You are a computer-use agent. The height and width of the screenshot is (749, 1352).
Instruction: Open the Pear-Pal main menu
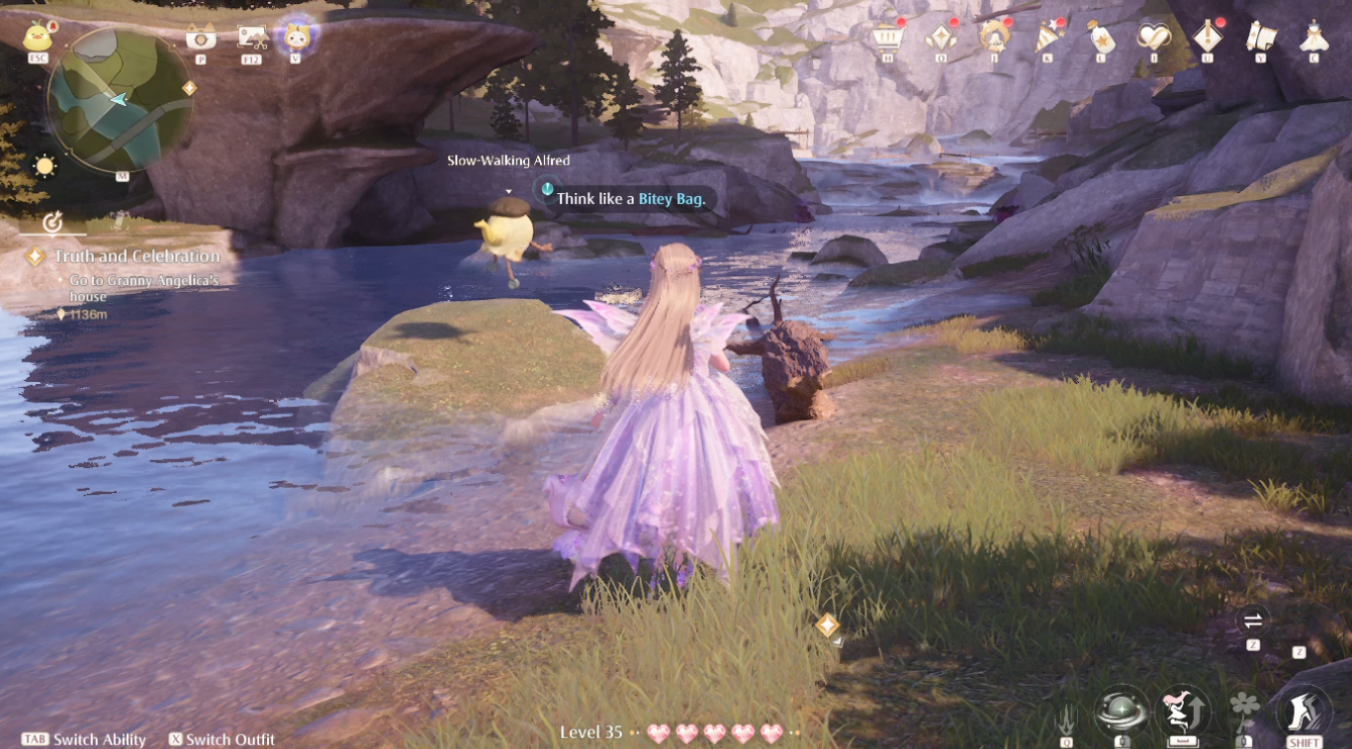[38, 35]
